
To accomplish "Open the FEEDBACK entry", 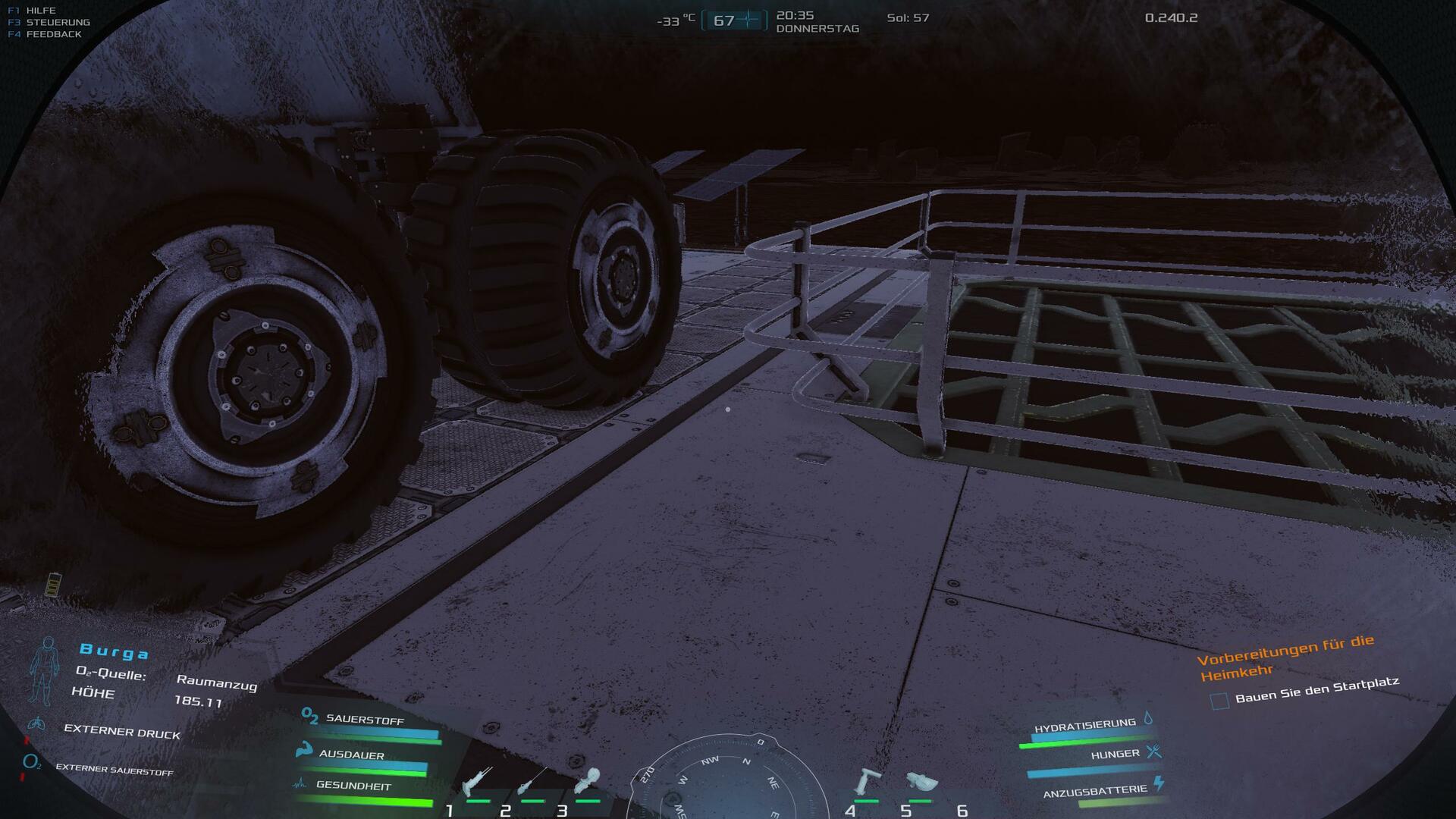I will pyautogui.click(x=53, y=34).
